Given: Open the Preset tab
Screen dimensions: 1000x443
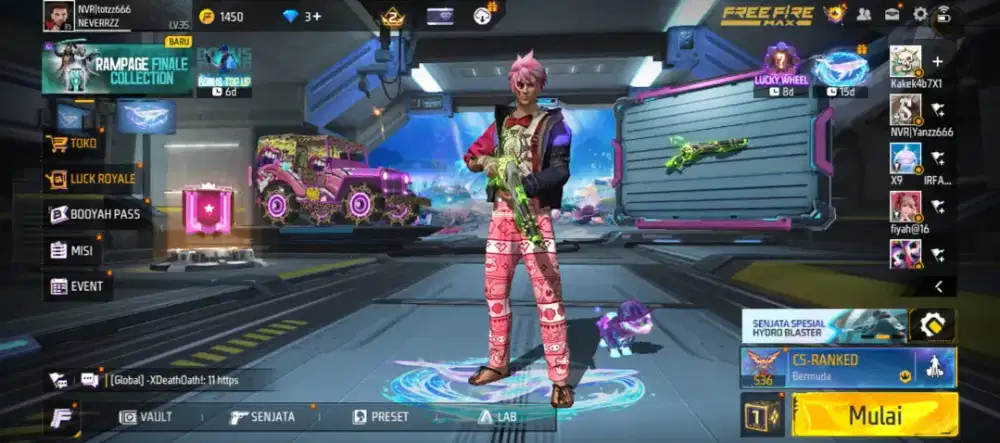Looking at the screenshot, I should click(381, 417).
